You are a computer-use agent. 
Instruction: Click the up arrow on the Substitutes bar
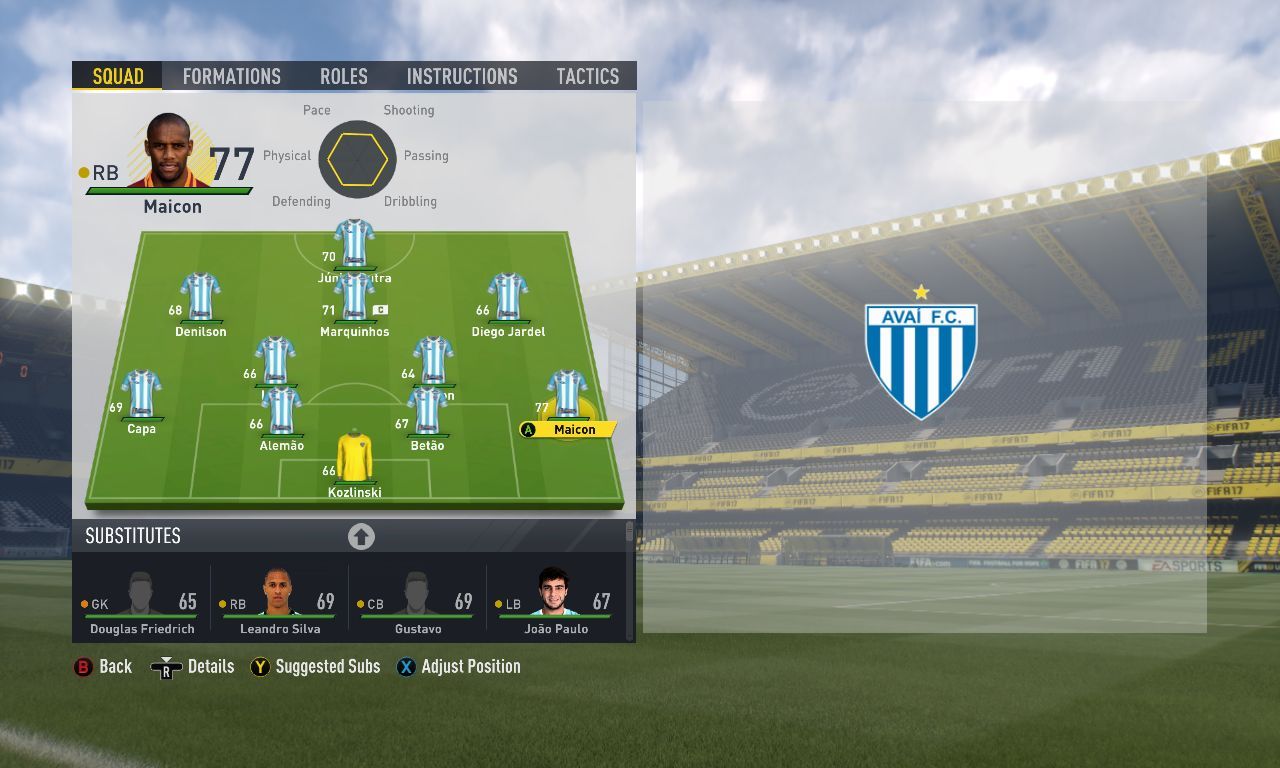(361, 536)
